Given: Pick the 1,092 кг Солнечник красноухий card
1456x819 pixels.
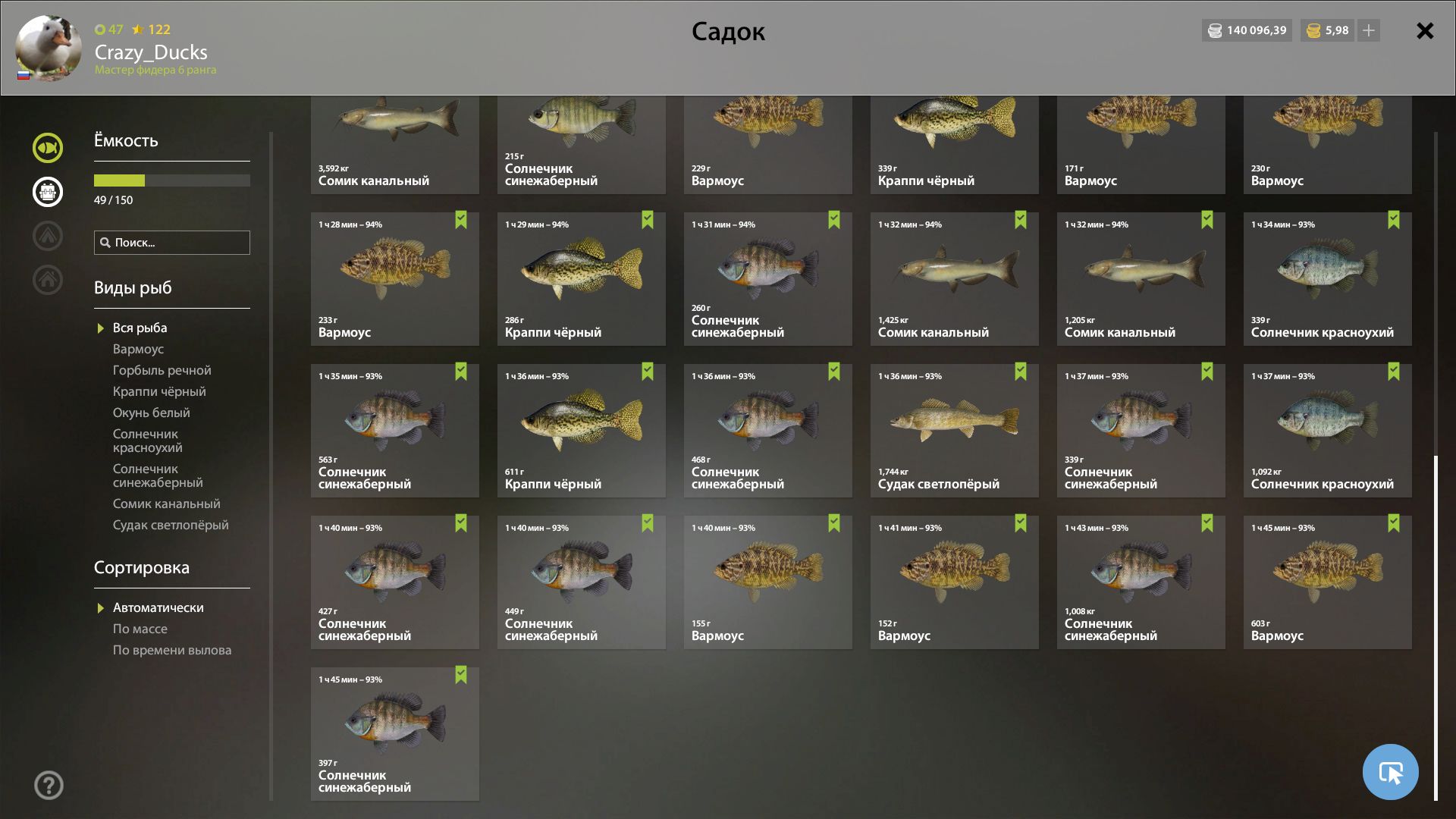Looking at the screenshot, I should click(x=1327, y=430).
